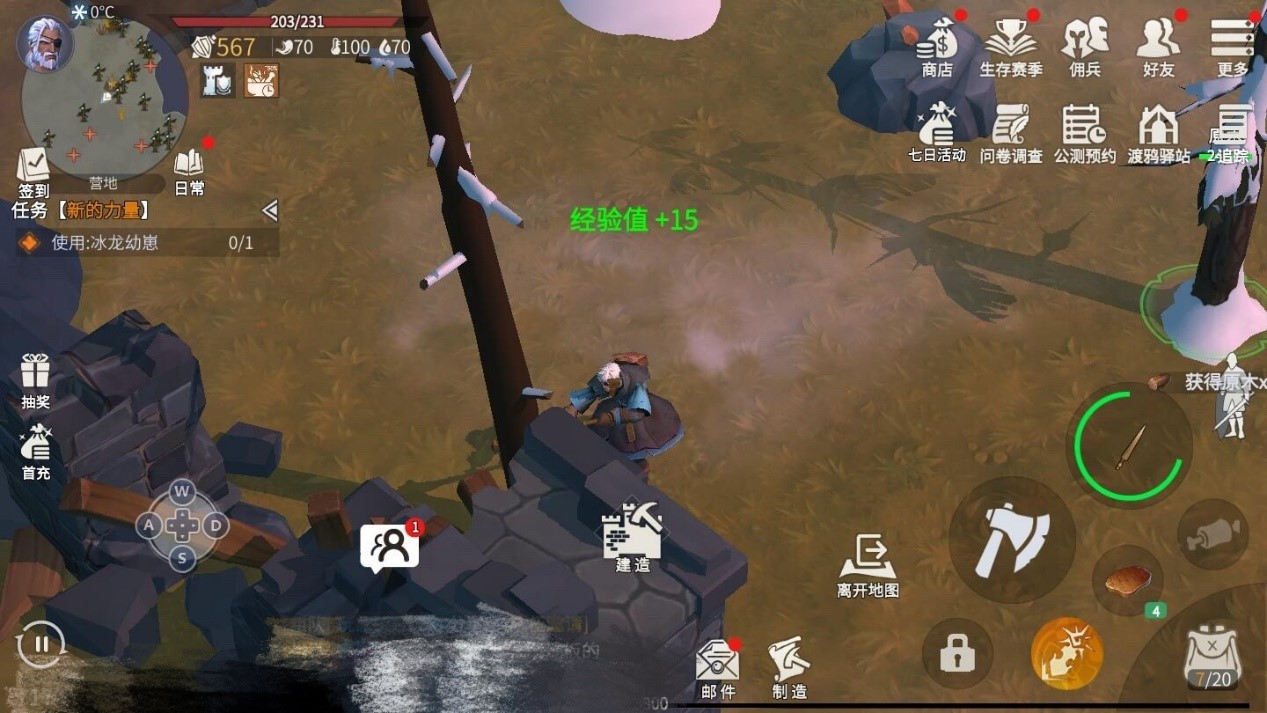1267x713 pixels.
Task: Tap the 离开地图 leave map button
Action: click(x=867, y=564)
